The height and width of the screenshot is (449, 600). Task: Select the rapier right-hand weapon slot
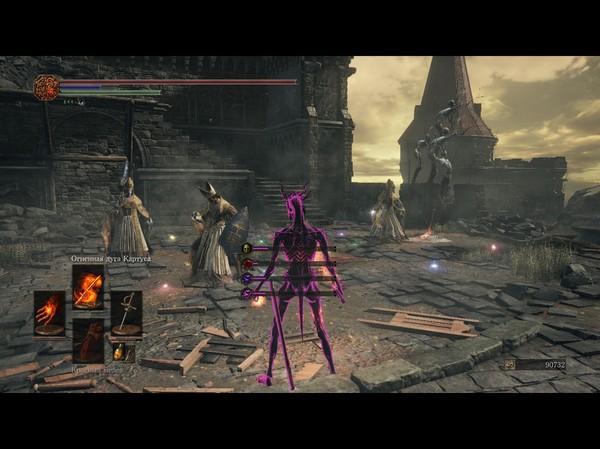(126, 313)
